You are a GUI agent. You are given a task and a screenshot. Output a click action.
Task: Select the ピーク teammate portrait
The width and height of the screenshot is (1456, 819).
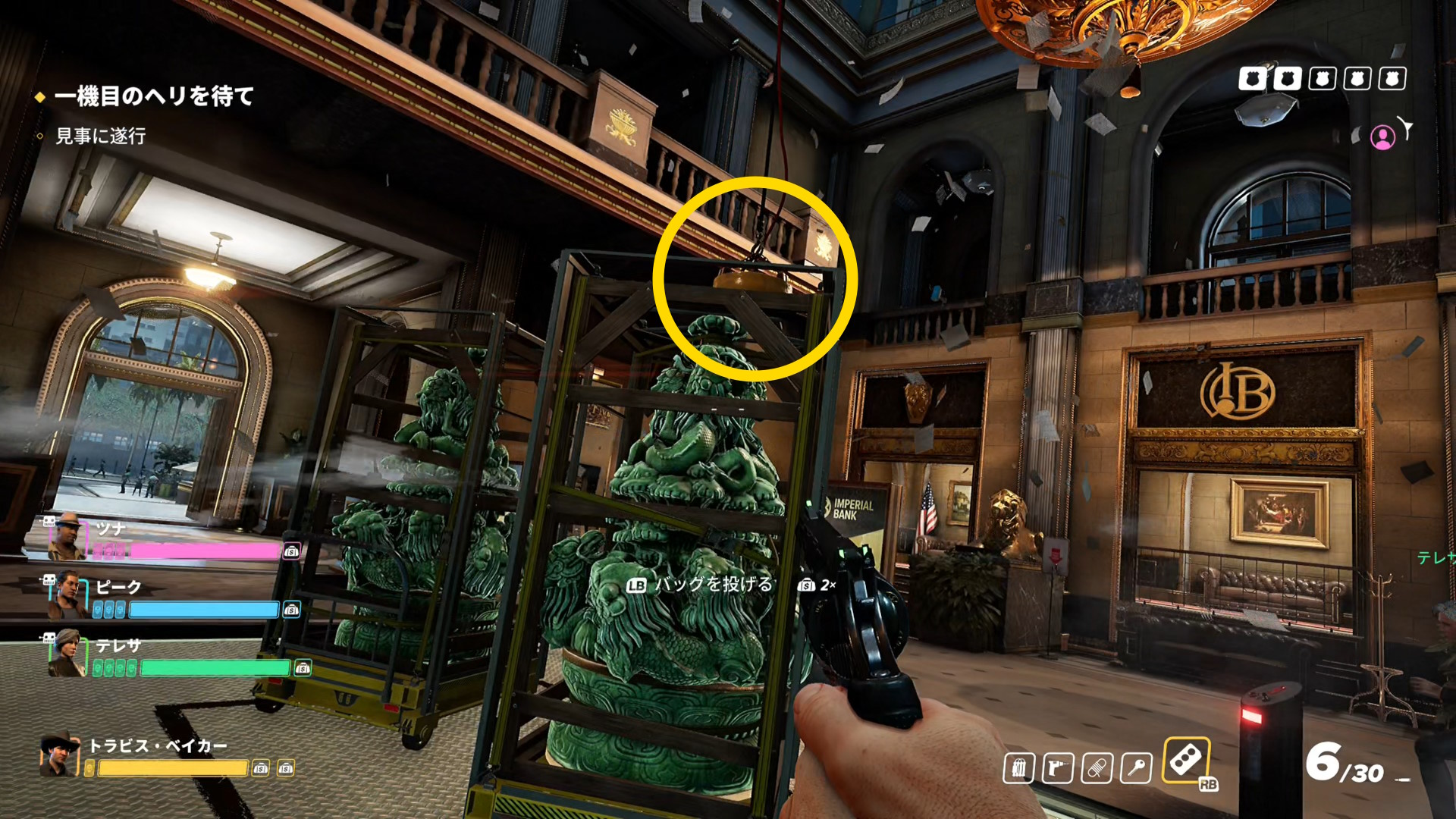[65, 595]
